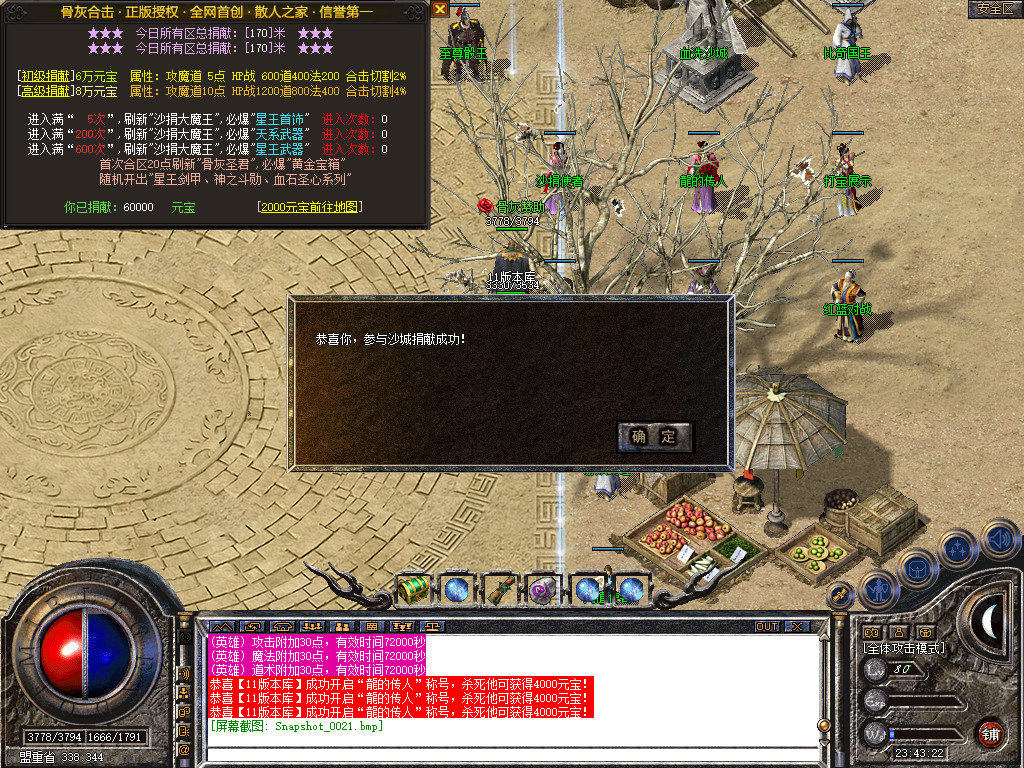
Task: Open the shop via the red 铺 button
Action: [990, 733]
